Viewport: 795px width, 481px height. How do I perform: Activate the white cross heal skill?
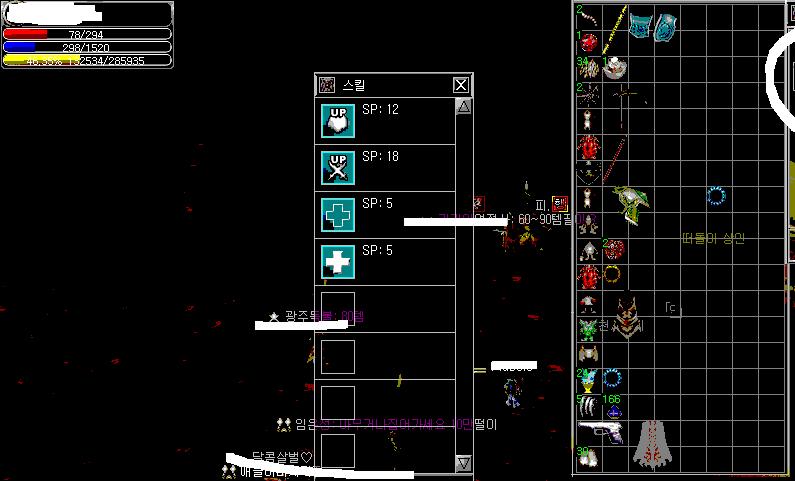coord(338,262)
